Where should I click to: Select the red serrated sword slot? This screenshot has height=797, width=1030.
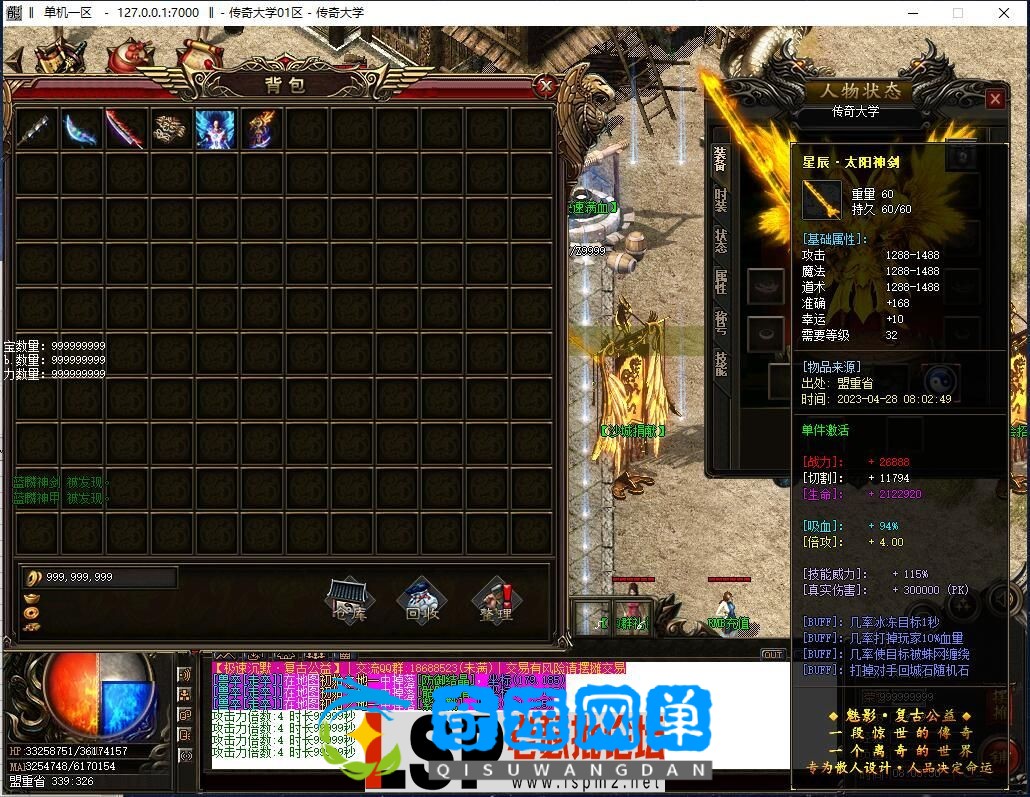coord(126,129)
